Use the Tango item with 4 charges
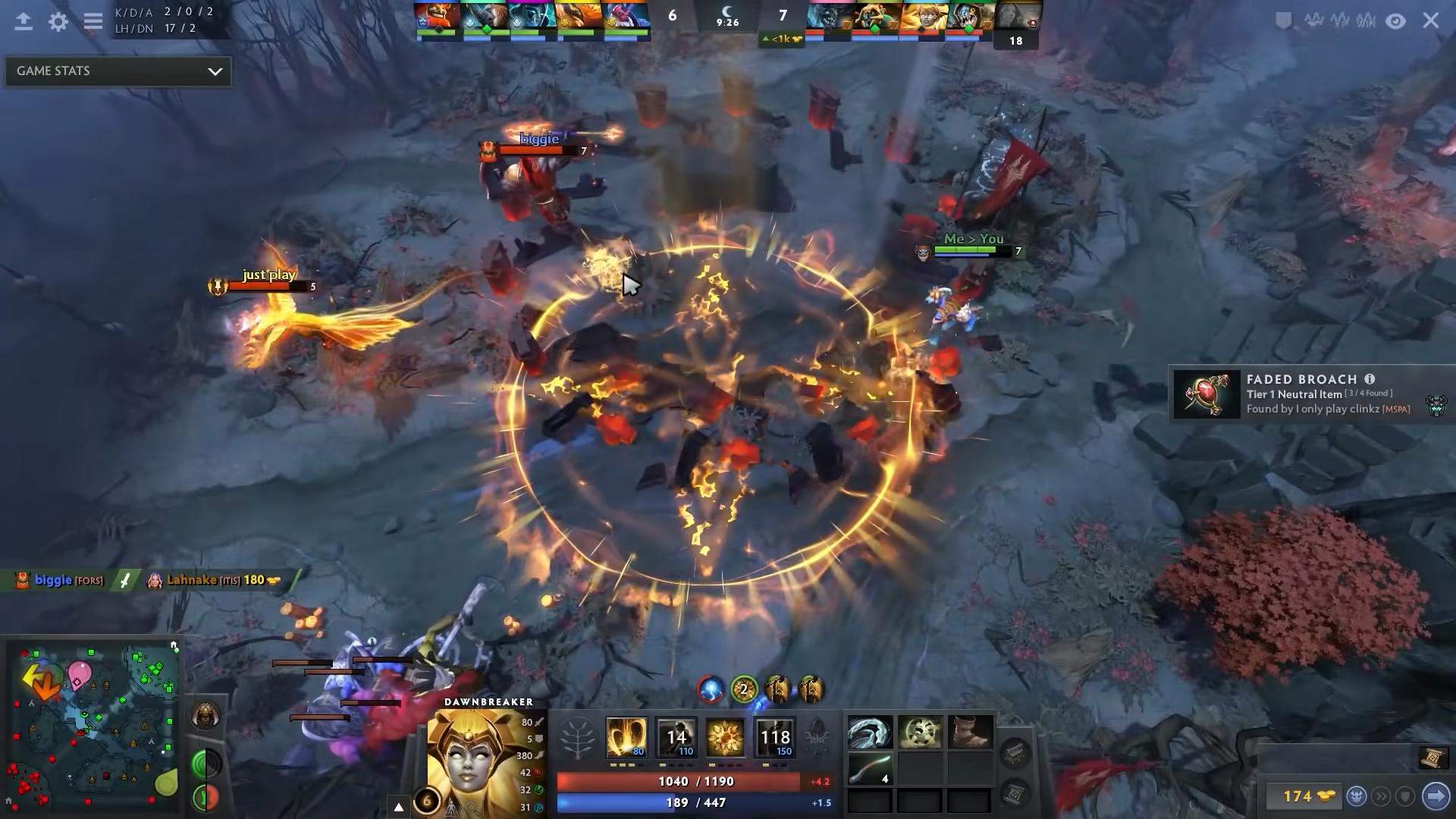 [x=870, y=770]
